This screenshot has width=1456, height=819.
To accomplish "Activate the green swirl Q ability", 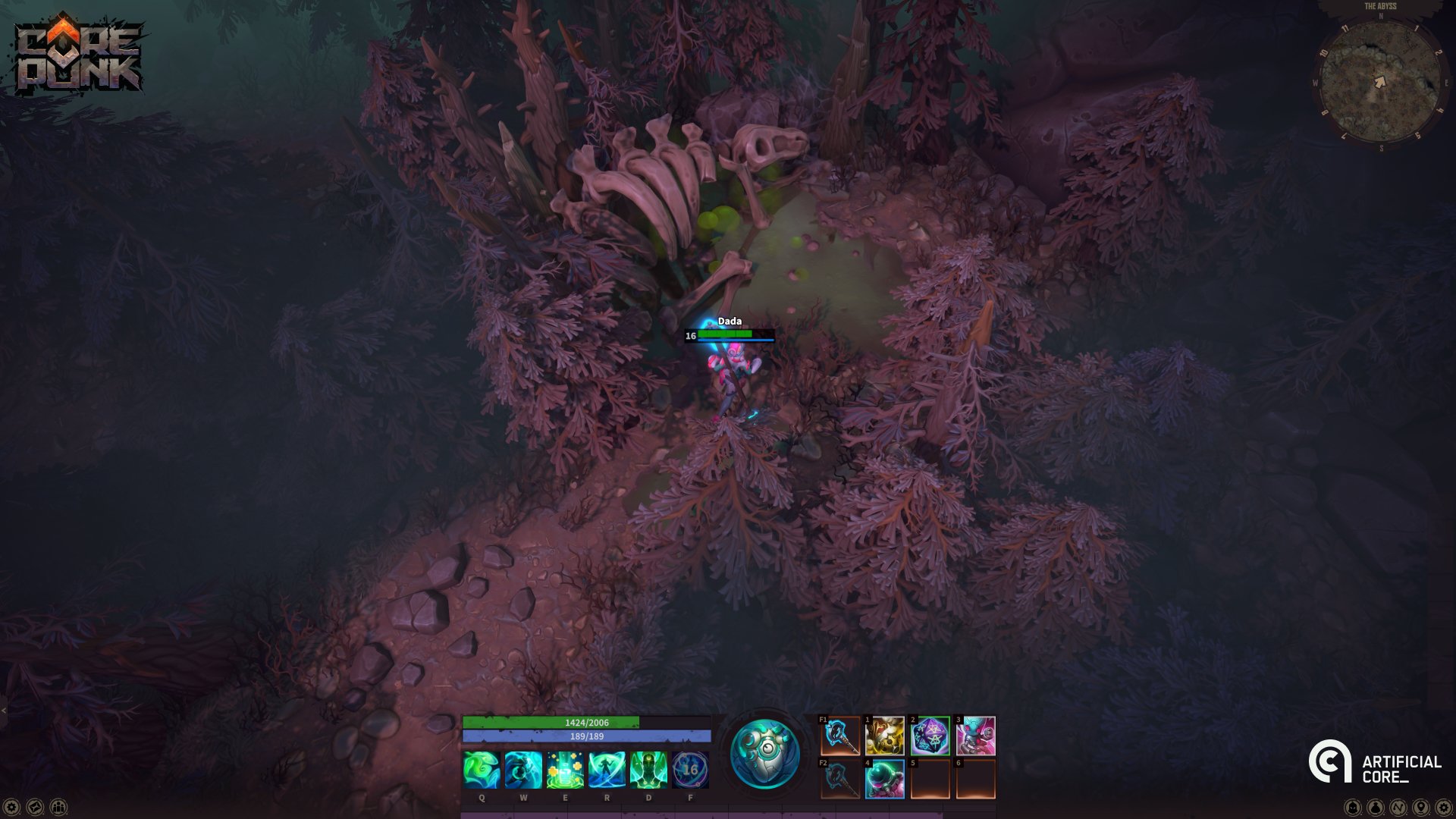I will click(x=482, y=770).
